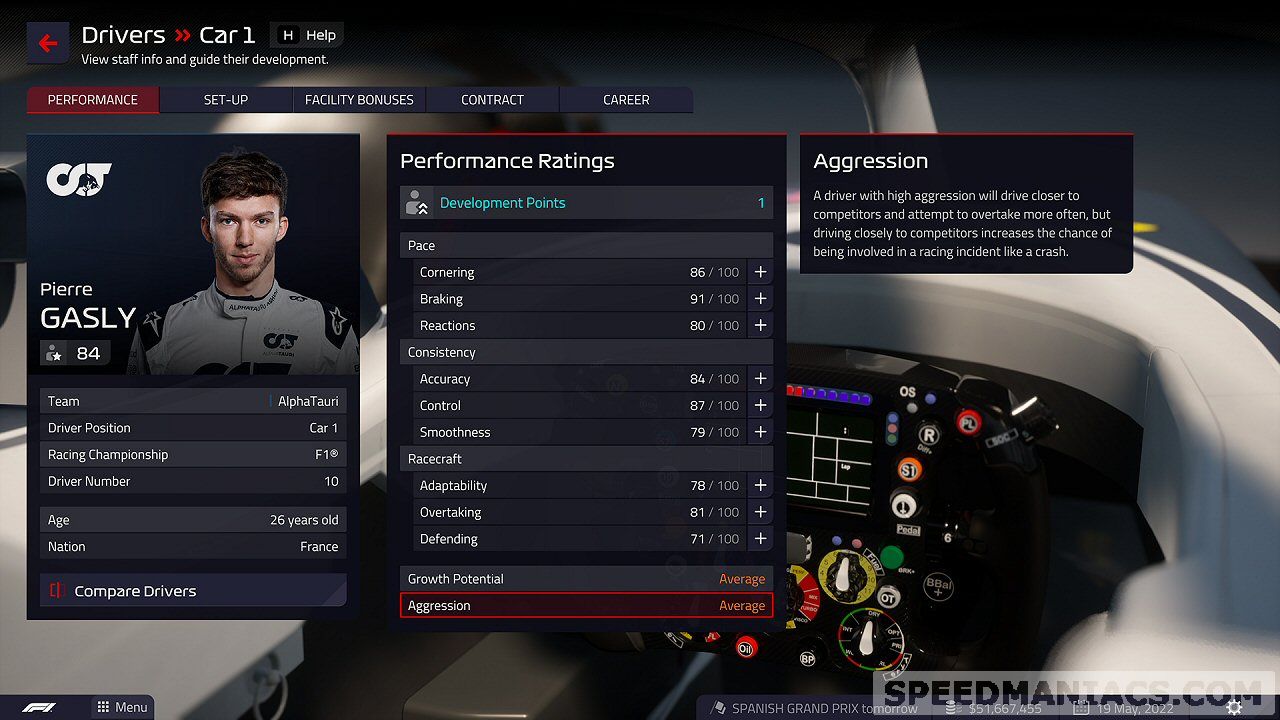Select the Growth Potential row
1280x720 pixels.
(x=586, y=579)
